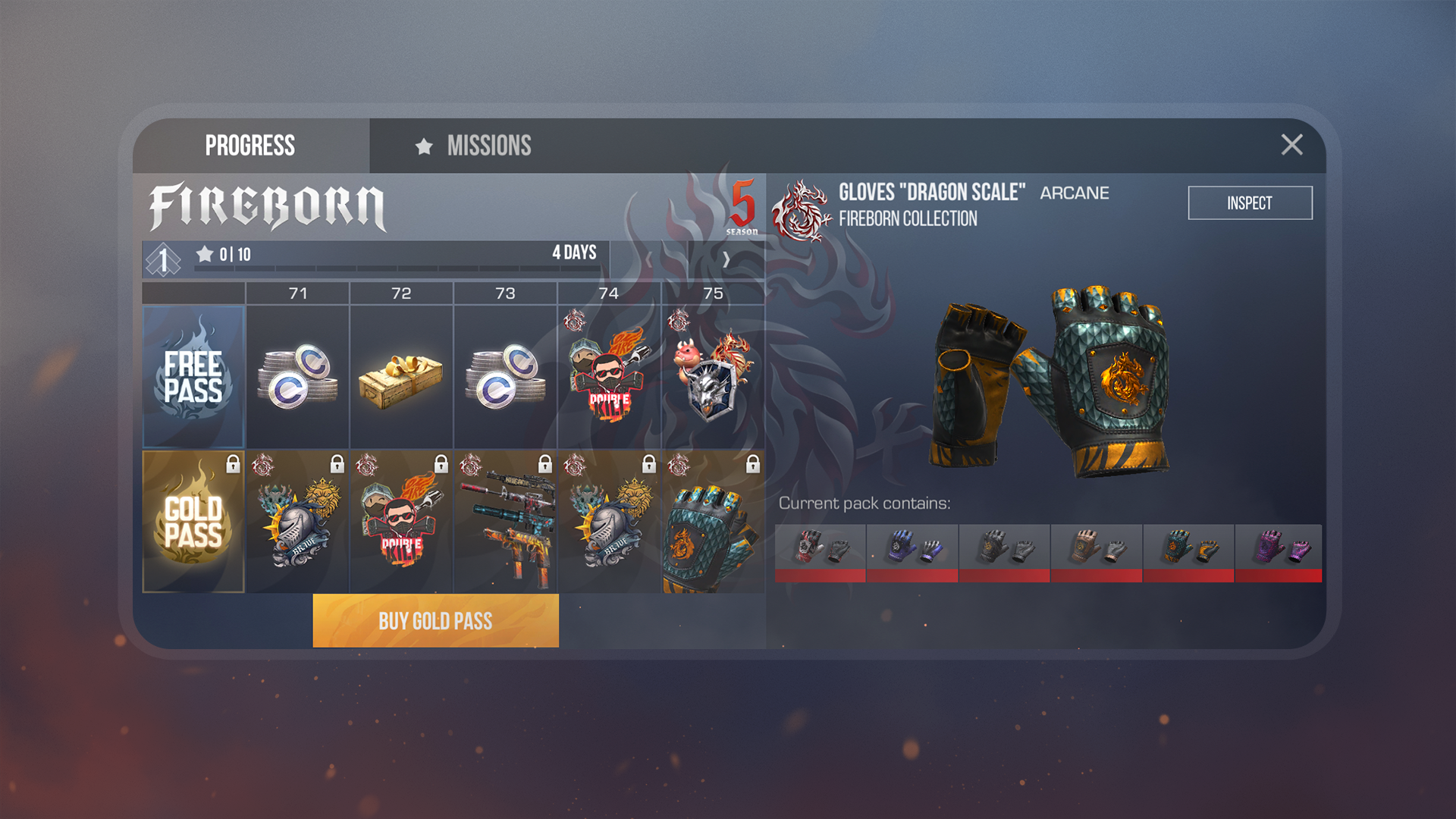Screen dimensions: 1456x819
Task: Switch to the Missions tab
Action: 474,146
